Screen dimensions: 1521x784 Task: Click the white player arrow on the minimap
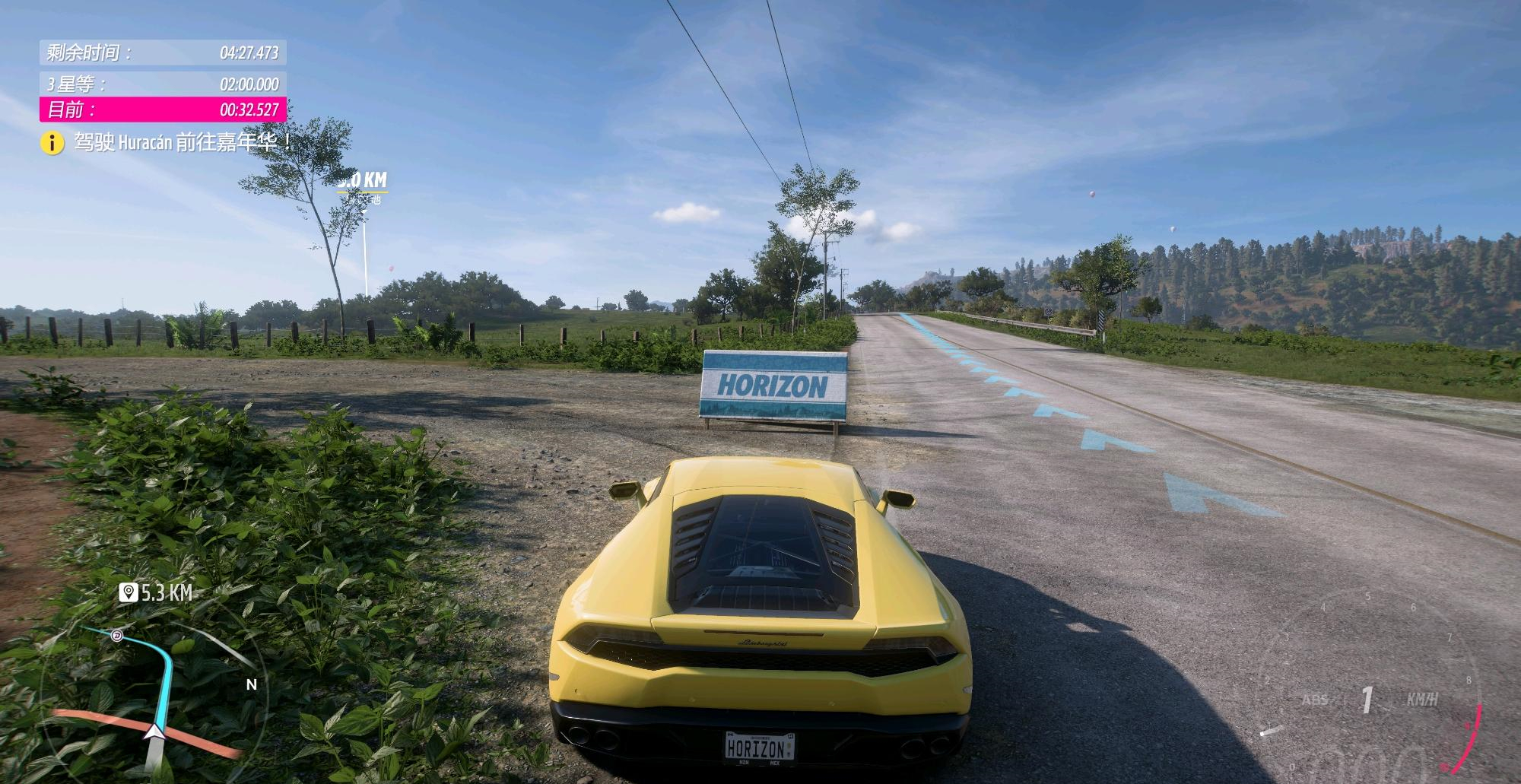pyautogui.click(x=155, y=732)
